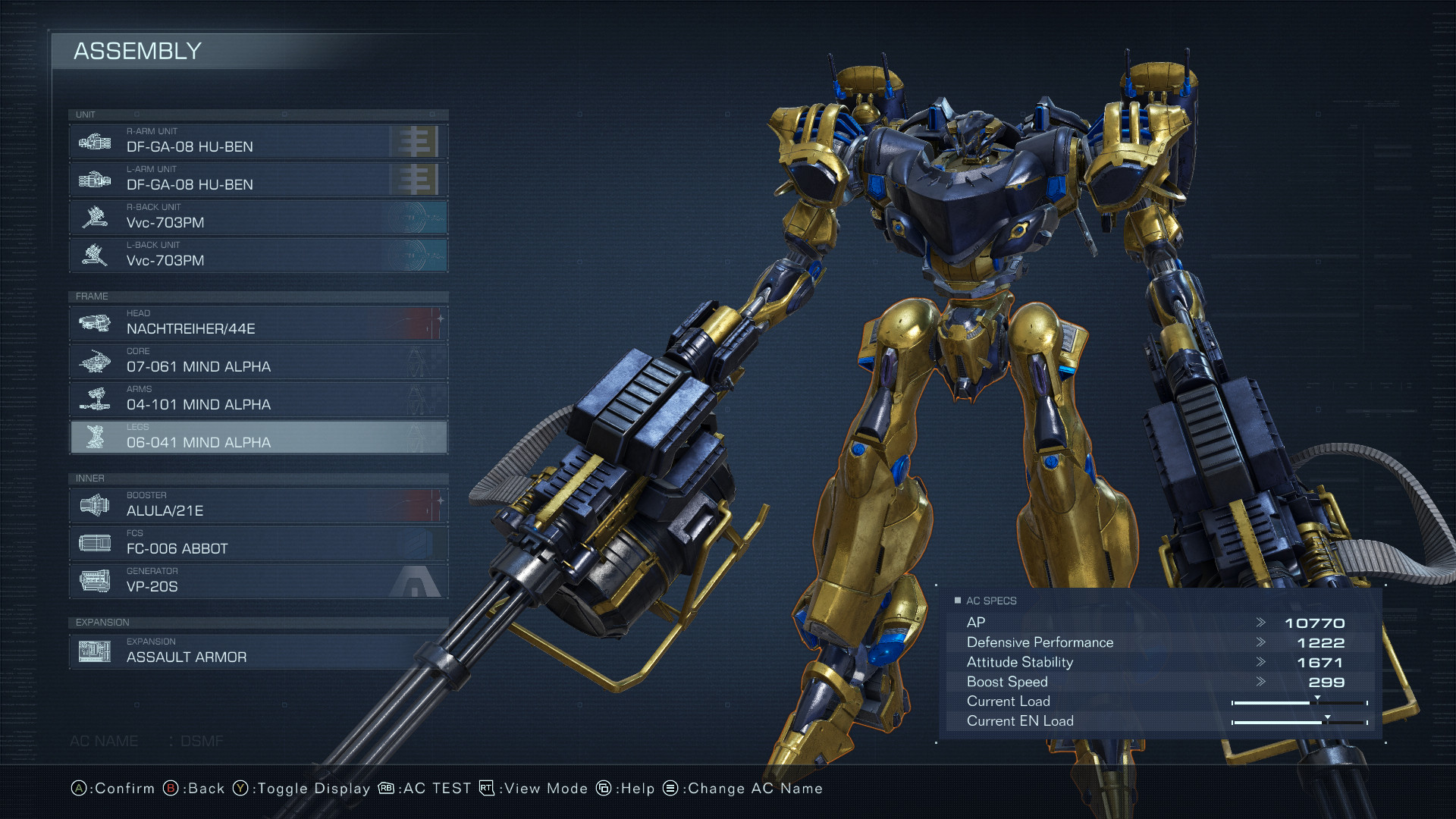
Task: Select the FCS slot FC-006 ABBOT
Action: (x=258, y=544)
